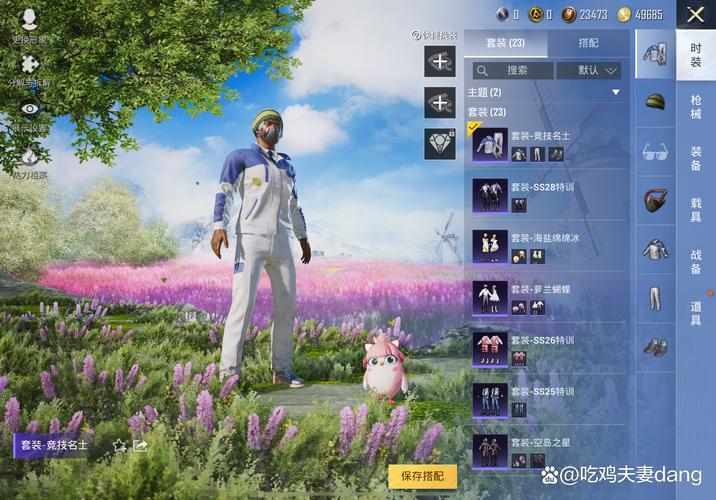This screenshot has width=716, height=500.
Task: Open 更换形象 to change character appearance
Action: coord(29,25)
